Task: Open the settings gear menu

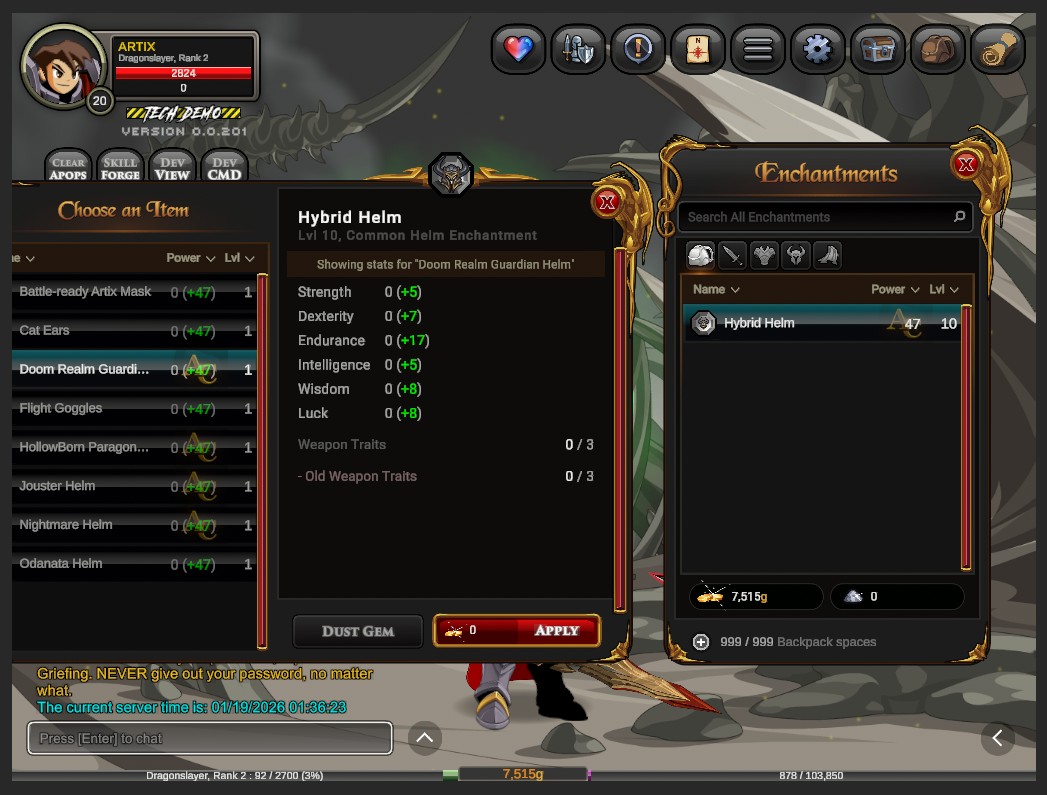Action: point(817,49)
